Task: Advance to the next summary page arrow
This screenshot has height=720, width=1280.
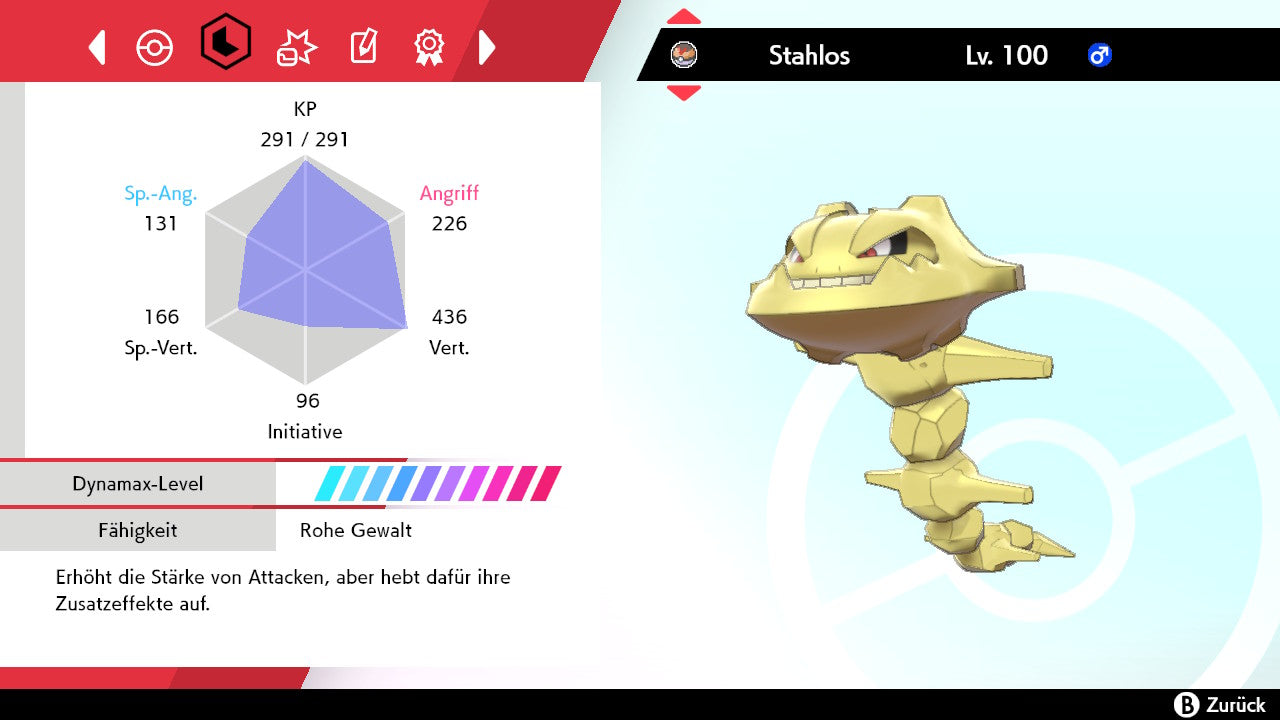Action: (x=487, y=47)
